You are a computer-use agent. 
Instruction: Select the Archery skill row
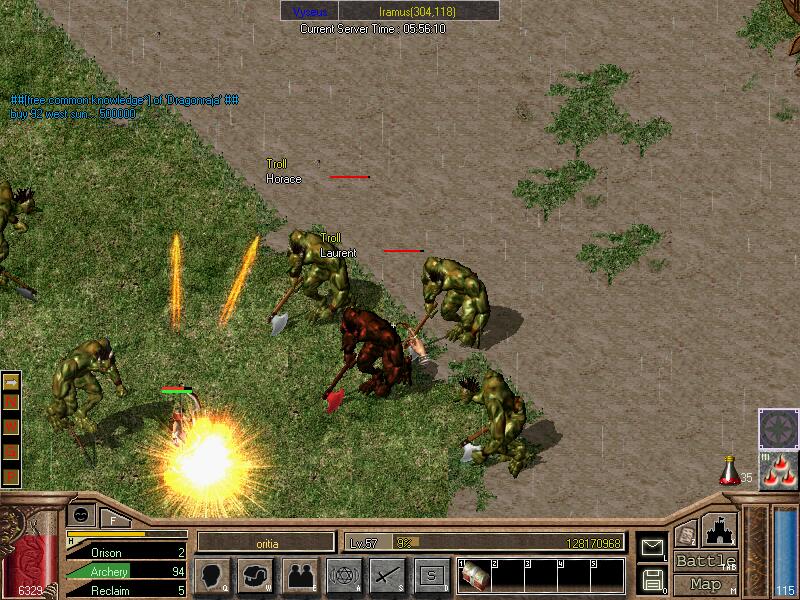[127, 571]
